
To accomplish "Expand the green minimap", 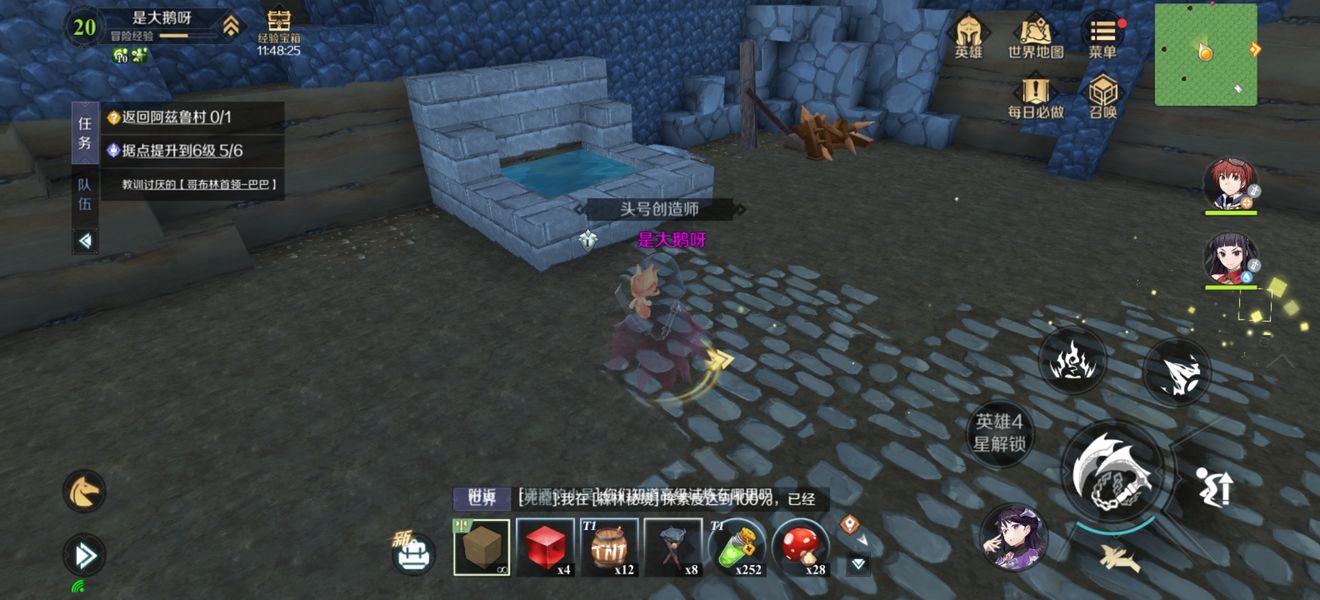I will point(1205,54).
